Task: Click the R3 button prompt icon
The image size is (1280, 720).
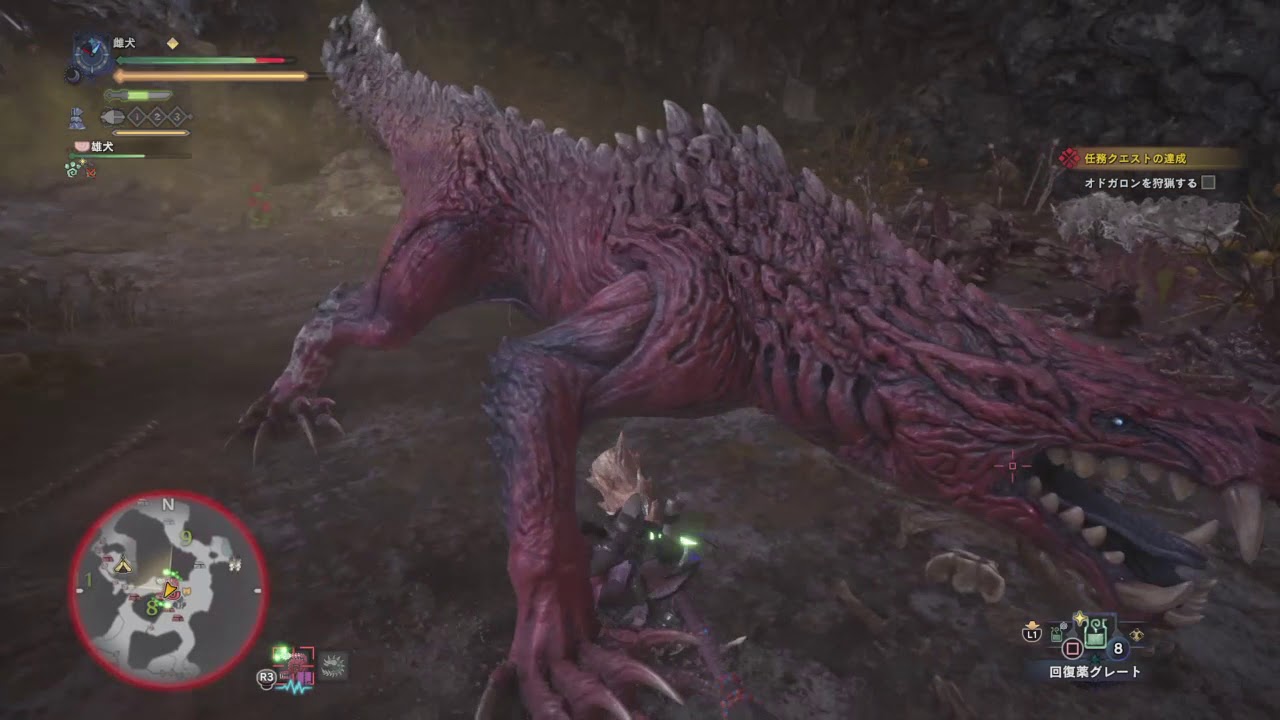Action: tap(268, 679)
